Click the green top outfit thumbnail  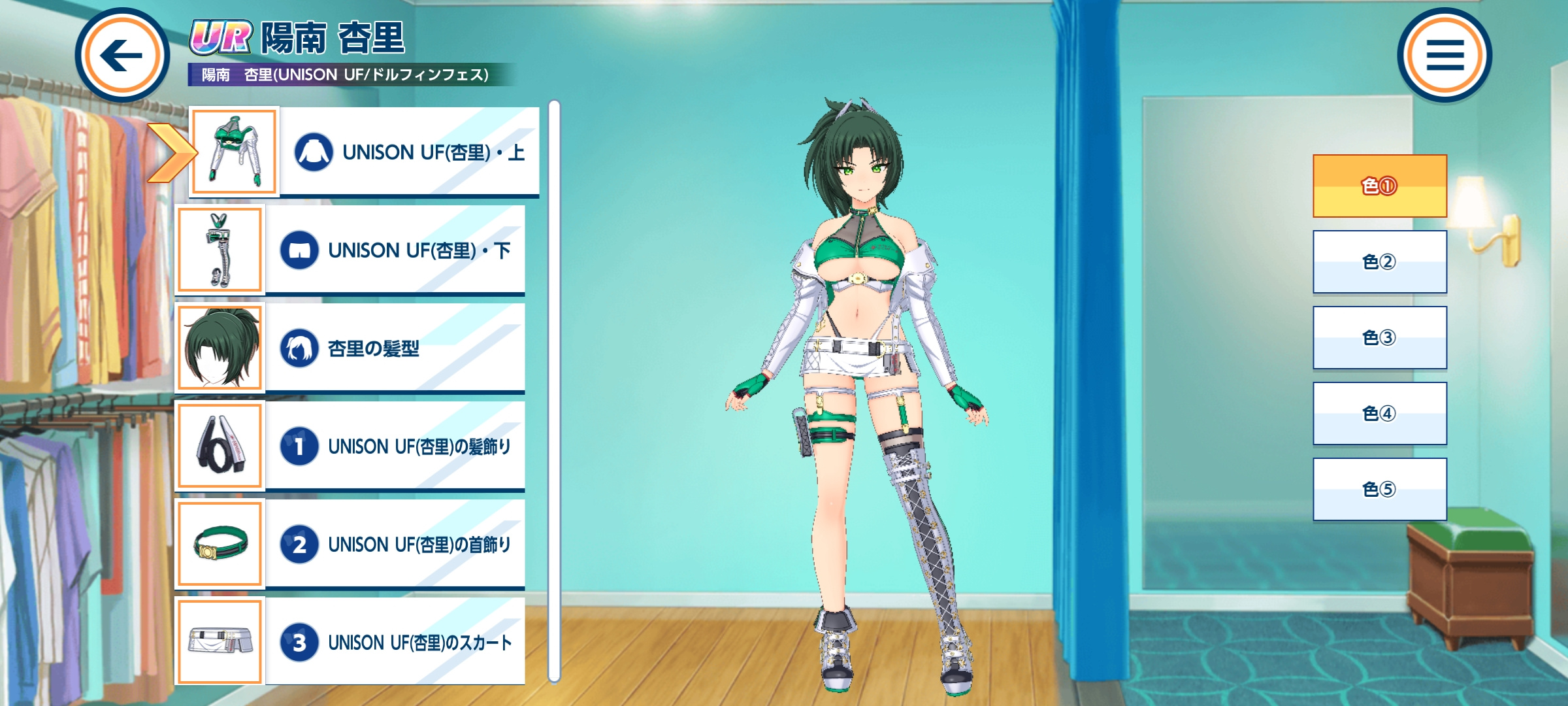click(x=235, y=152)
